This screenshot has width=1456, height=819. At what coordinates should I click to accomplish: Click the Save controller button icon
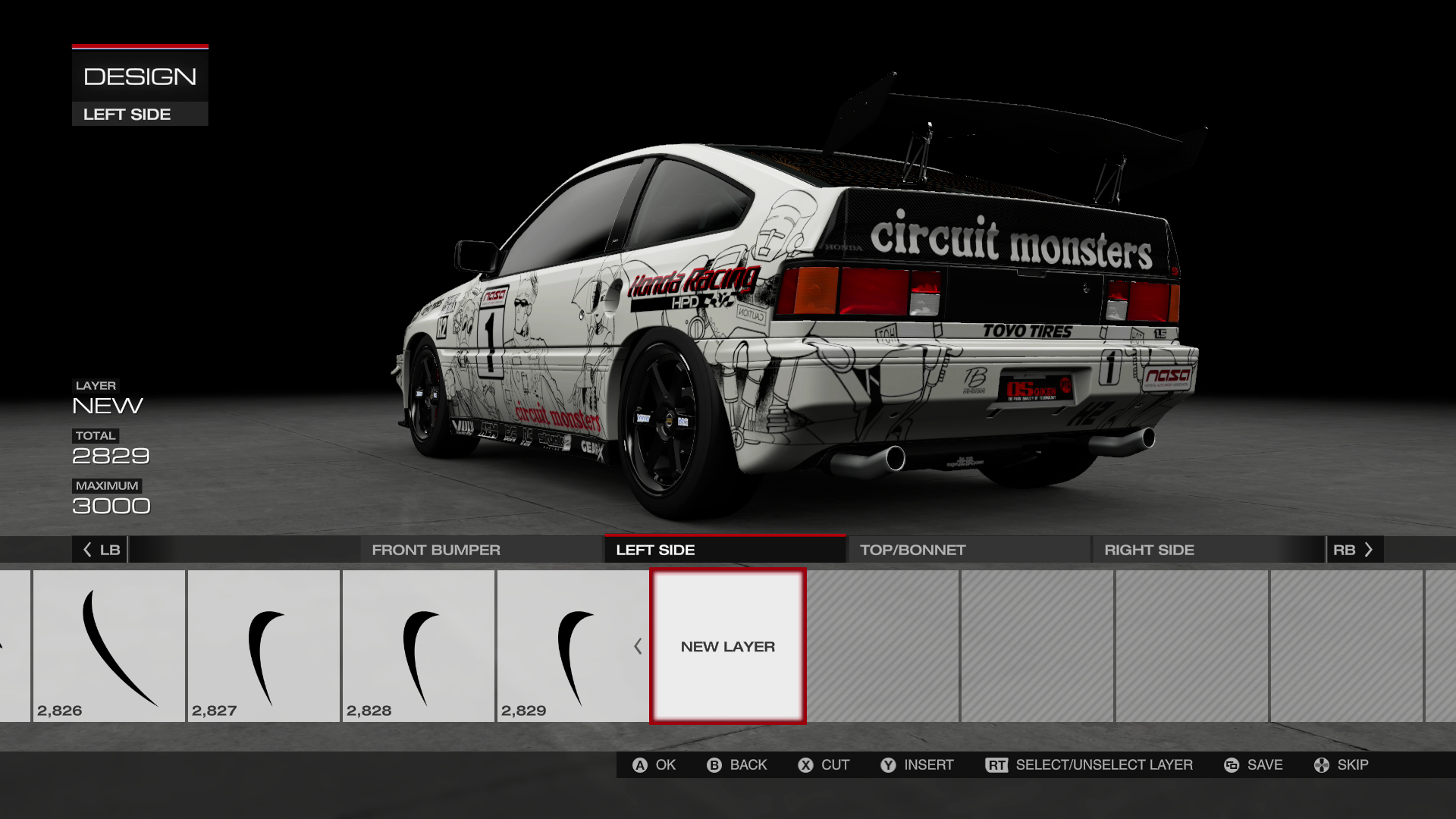tap(1231, 764)
